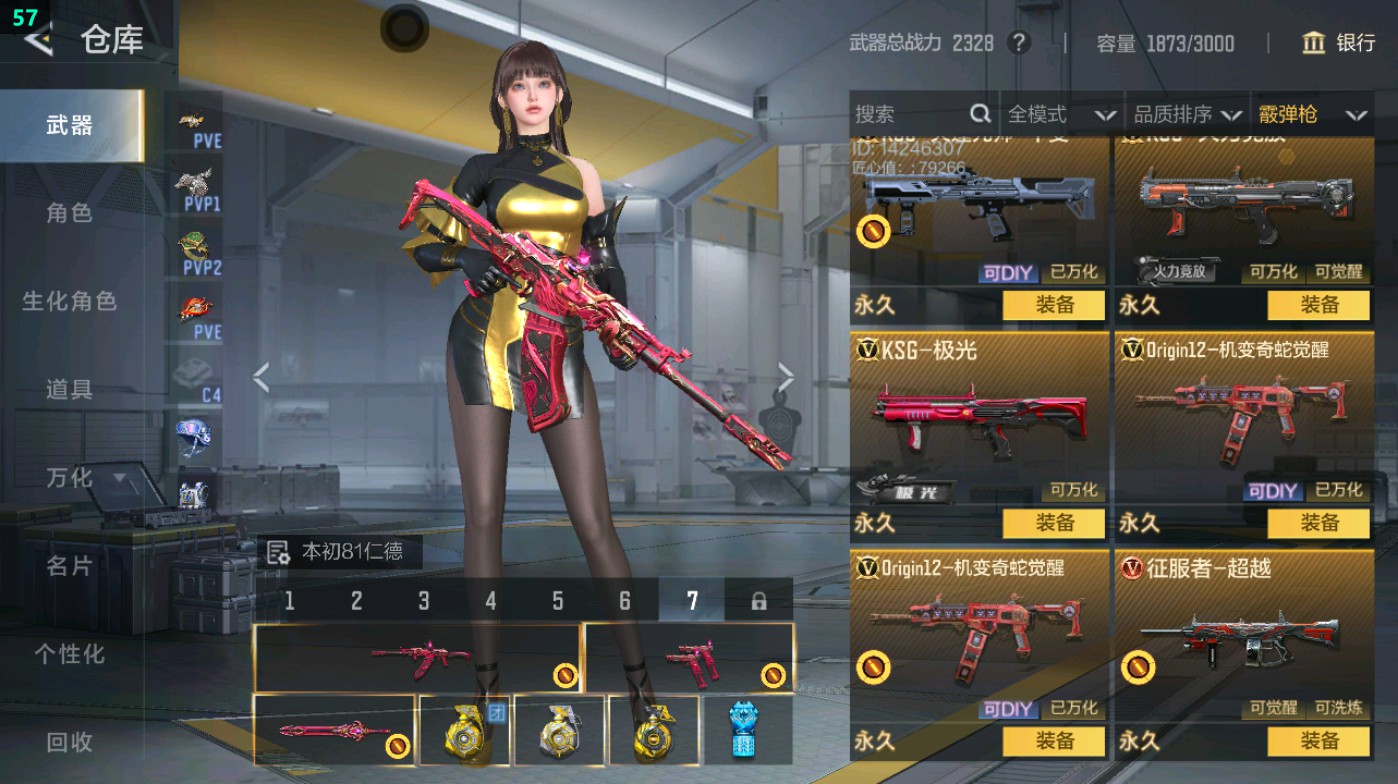Select loadout slot 3
Viewport: 1398px width, 784px height.
coord(424,601)
